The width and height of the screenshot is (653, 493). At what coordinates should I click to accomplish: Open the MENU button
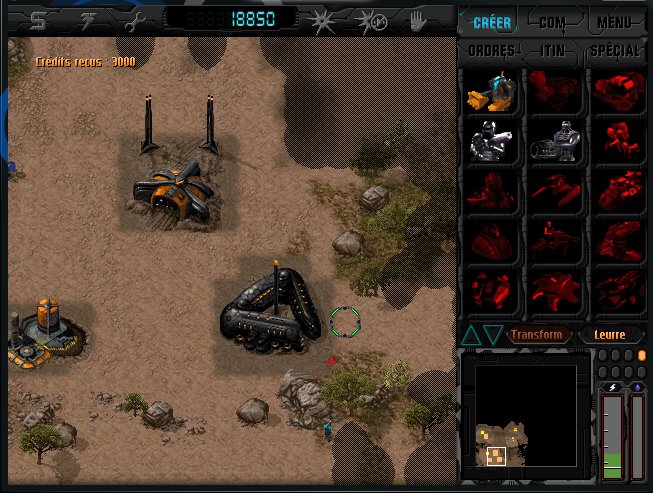tap(614, 21)
